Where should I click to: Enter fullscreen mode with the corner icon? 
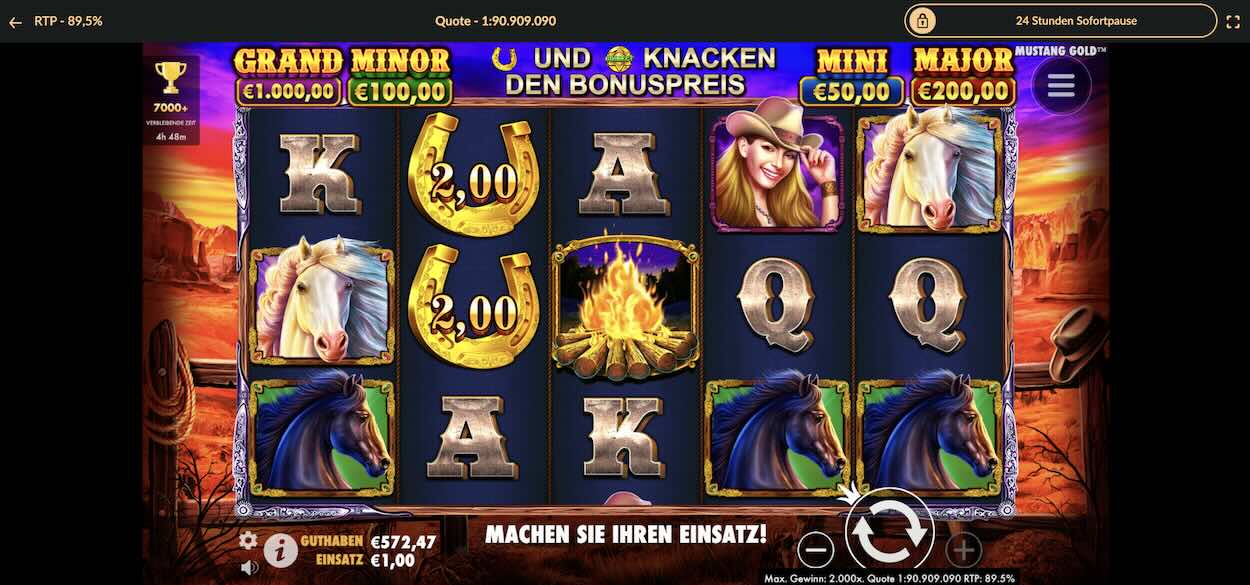pos(1233,21)
